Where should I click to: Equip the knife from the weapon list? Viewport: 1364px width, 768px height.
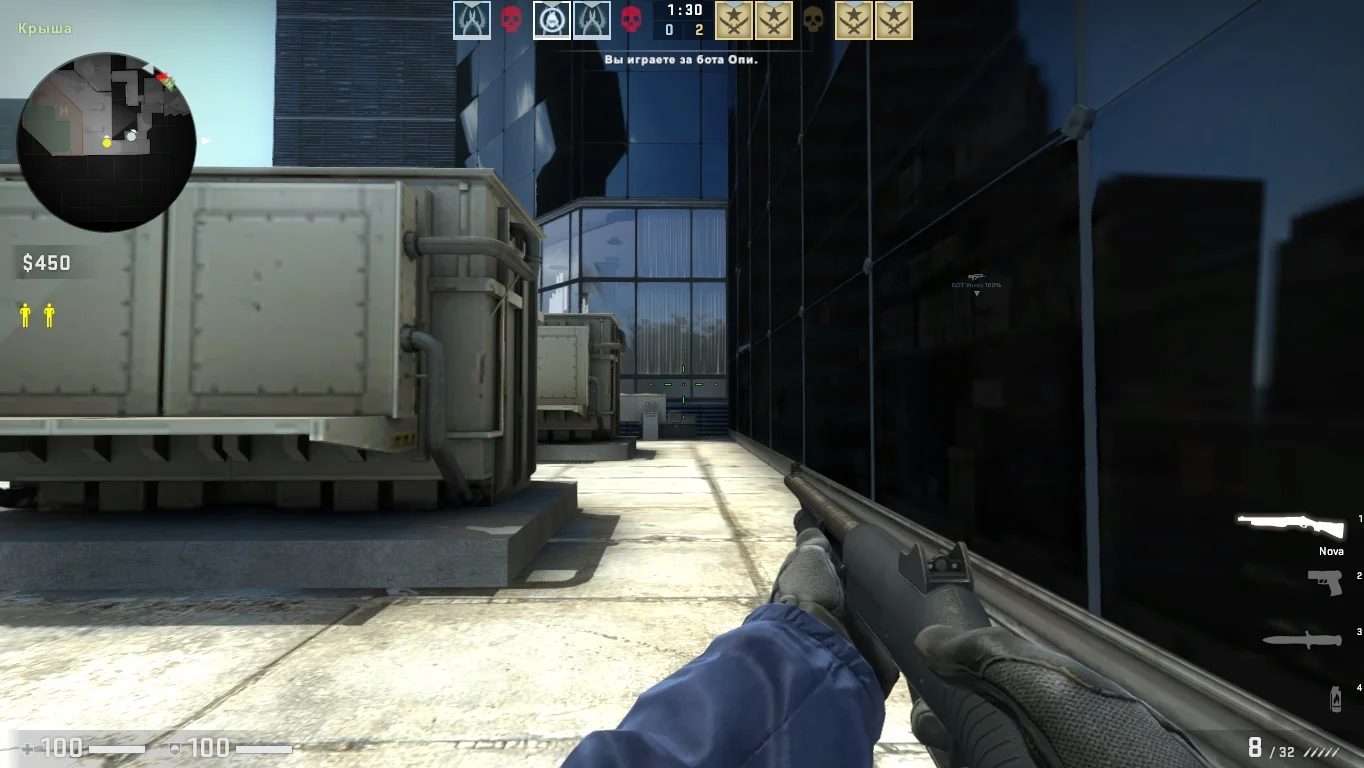[1302, 639]
